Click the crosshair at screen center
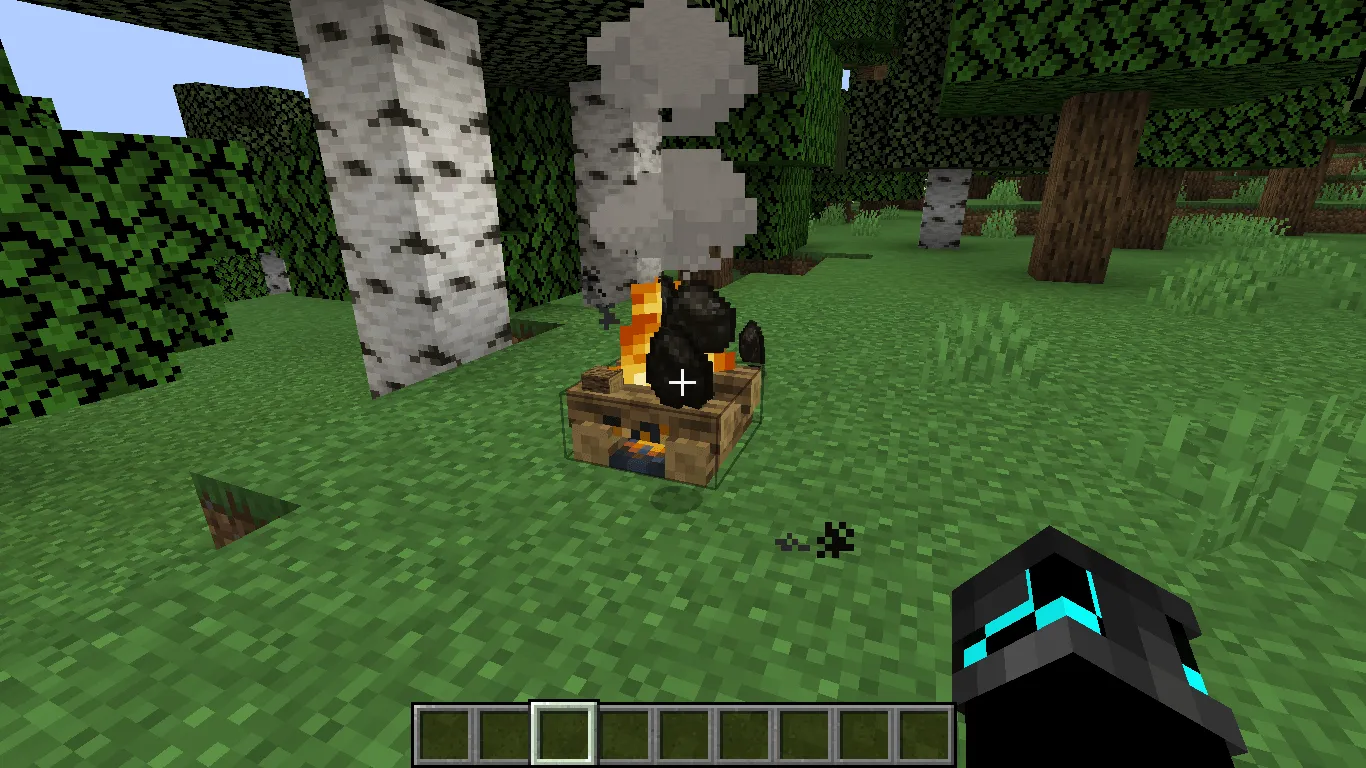 tap(683, 381)
